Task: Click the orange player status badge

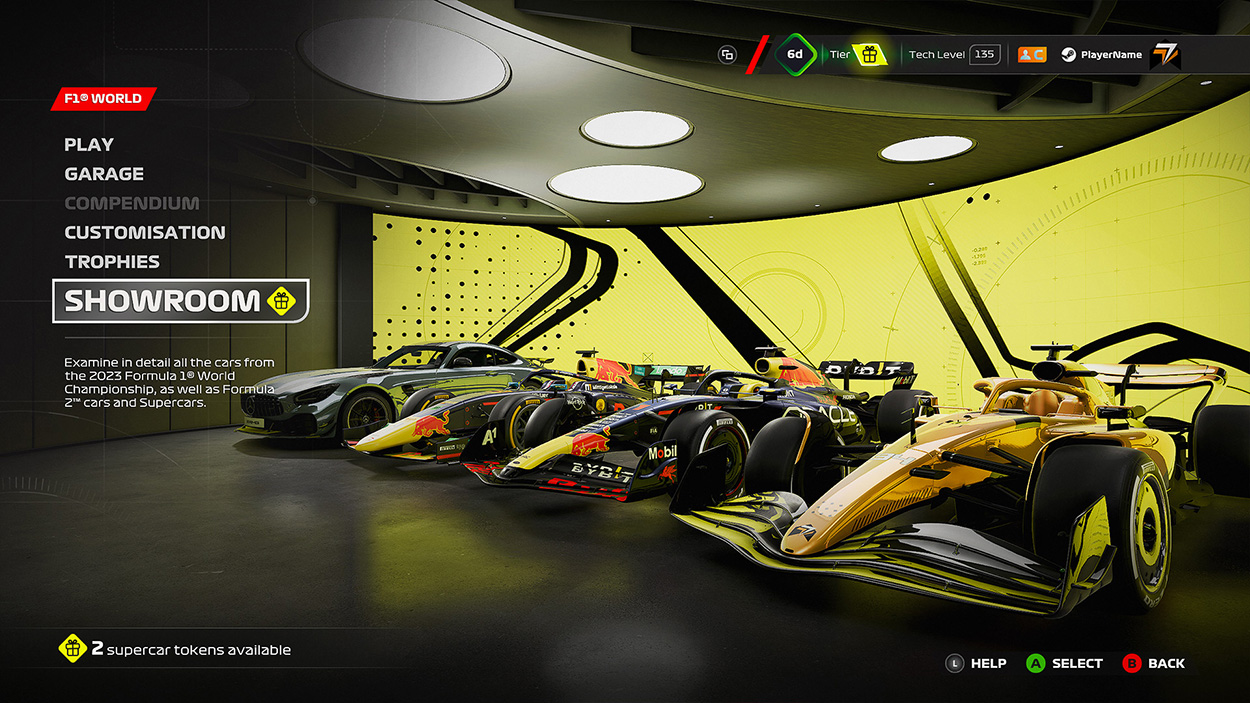Action: pos(1031,54)
